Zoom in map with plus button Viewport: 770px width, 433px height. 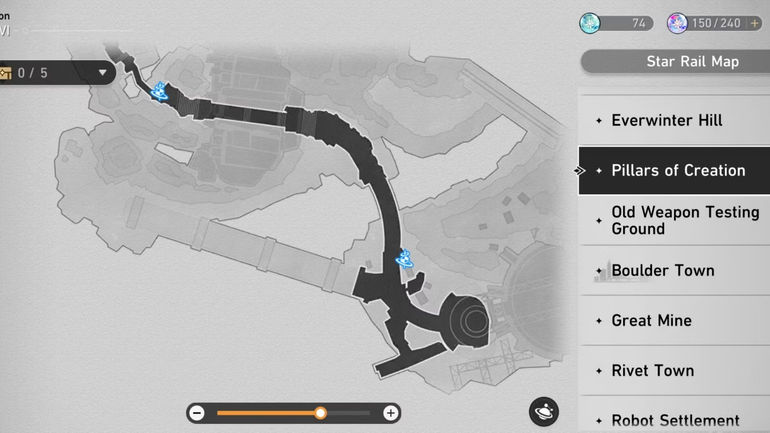[x=391, y=413]
